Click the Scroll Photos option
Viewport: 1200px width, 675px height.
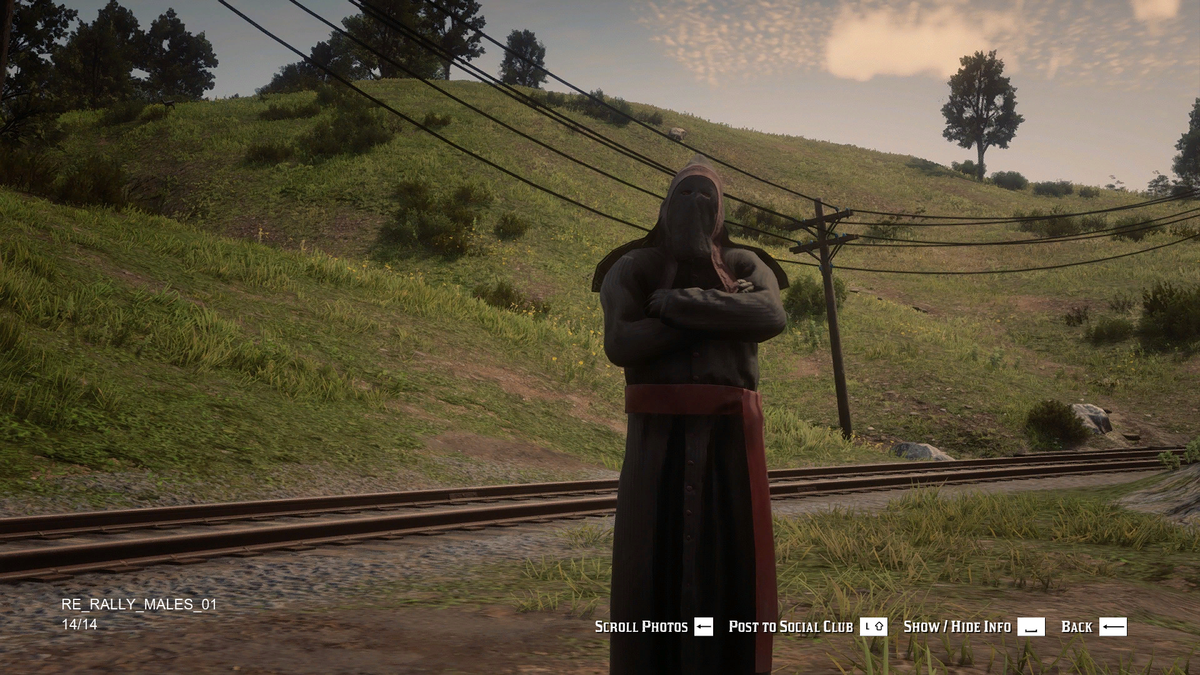(653, 627)
